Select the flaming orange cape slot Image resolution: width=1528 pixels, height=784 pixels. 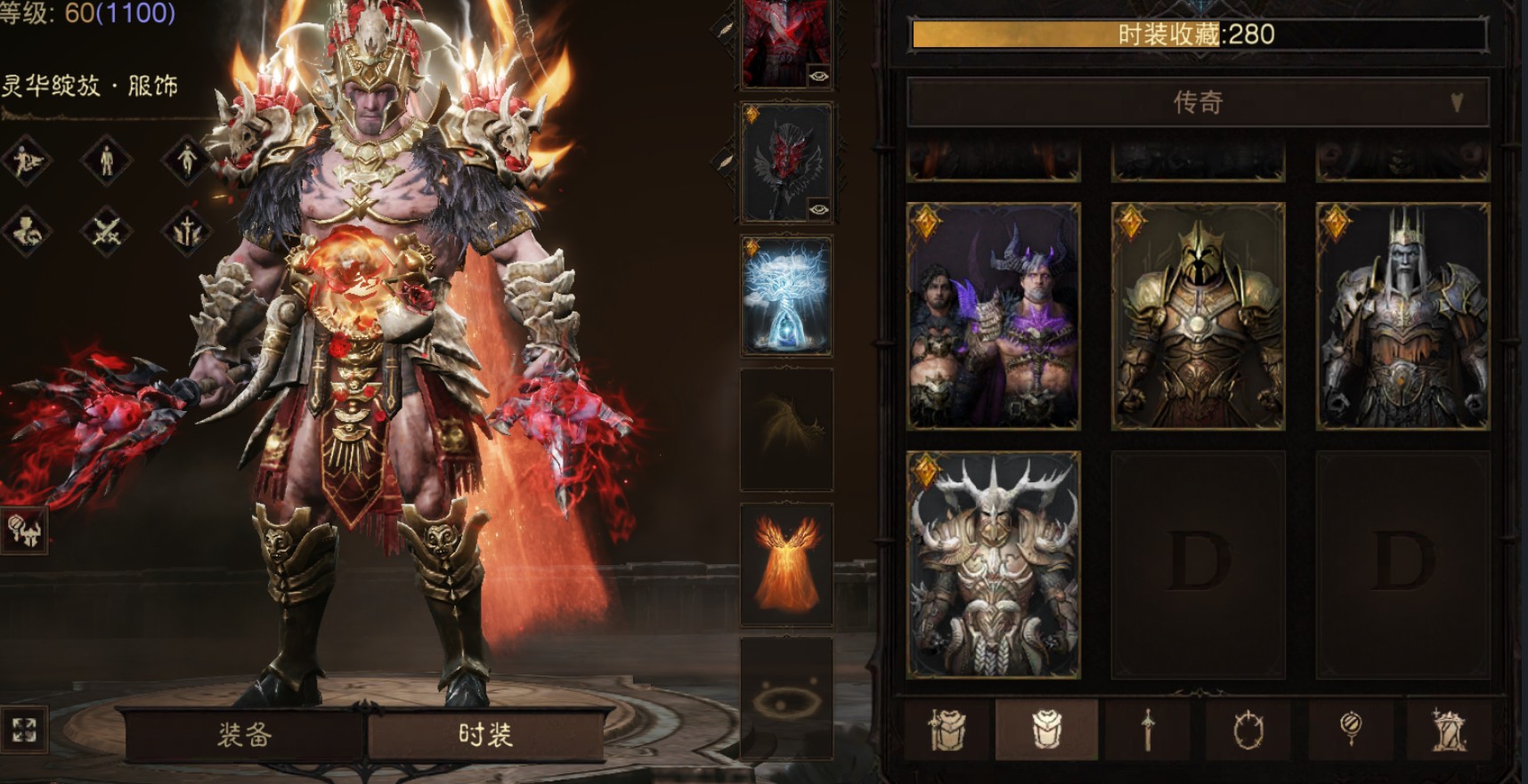pos(786,564)
